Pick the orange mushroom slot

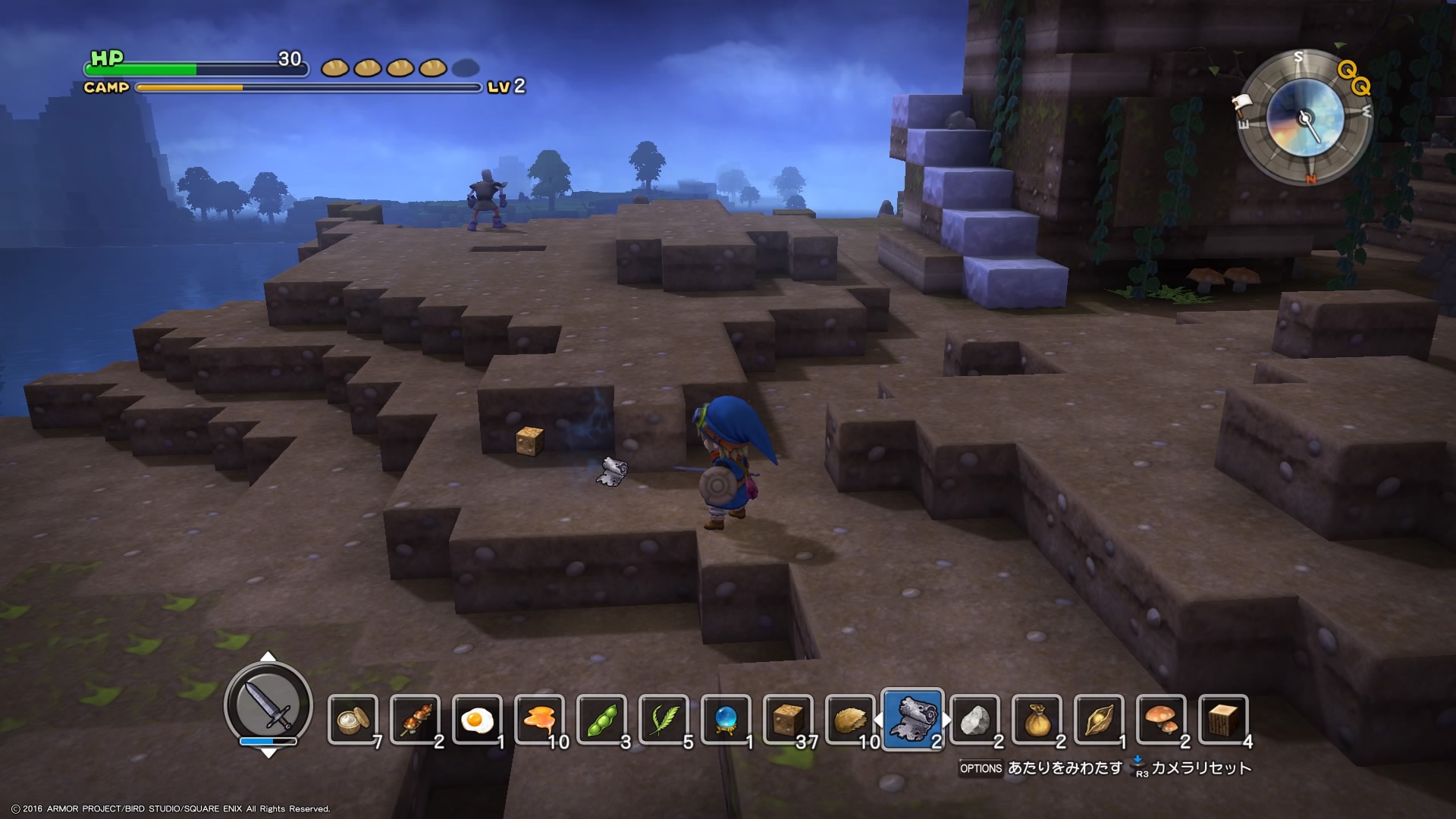(1161, 720)
